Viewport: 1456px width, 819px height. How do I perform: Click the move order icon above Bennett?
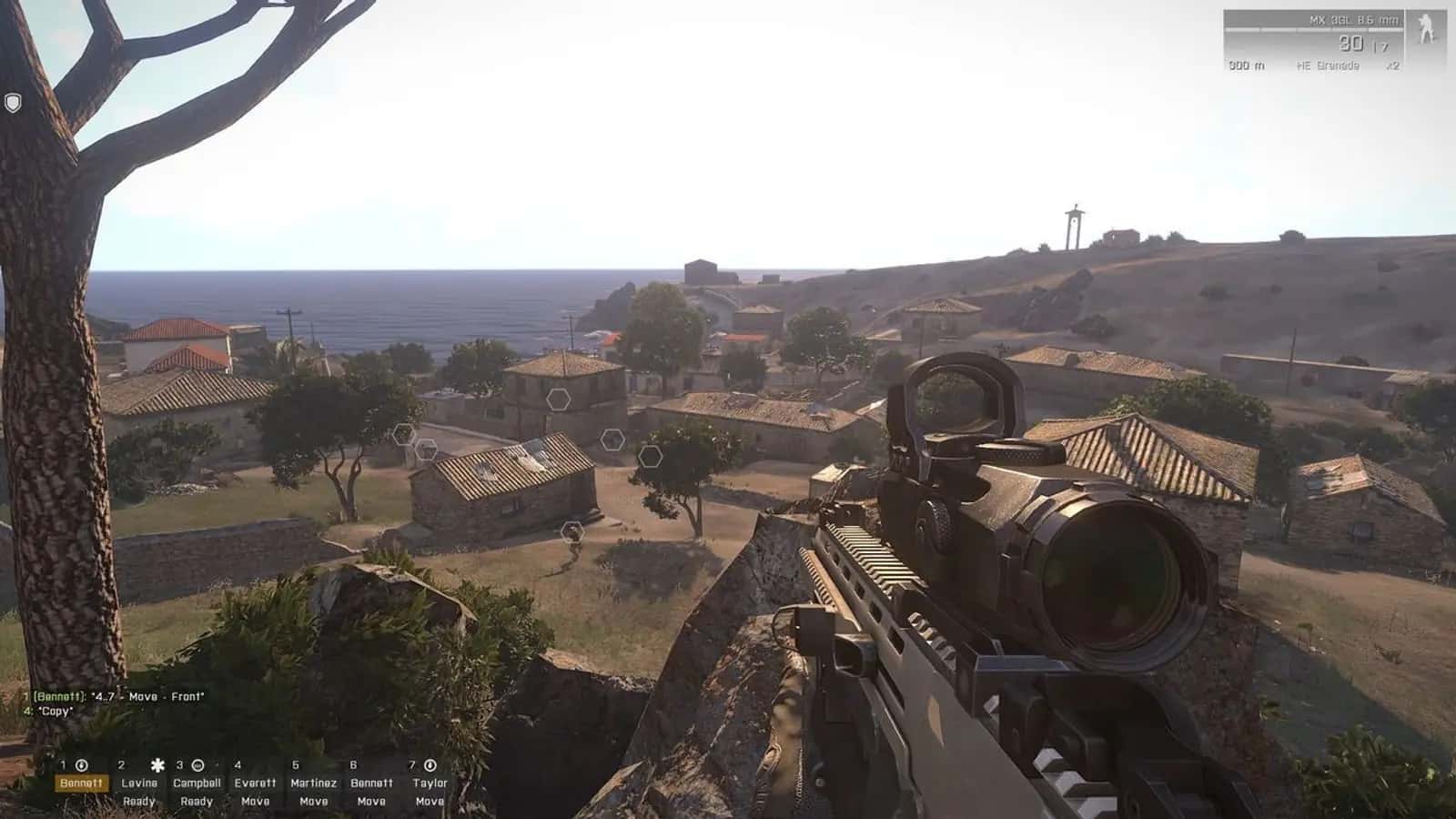[x=81, y=766]
